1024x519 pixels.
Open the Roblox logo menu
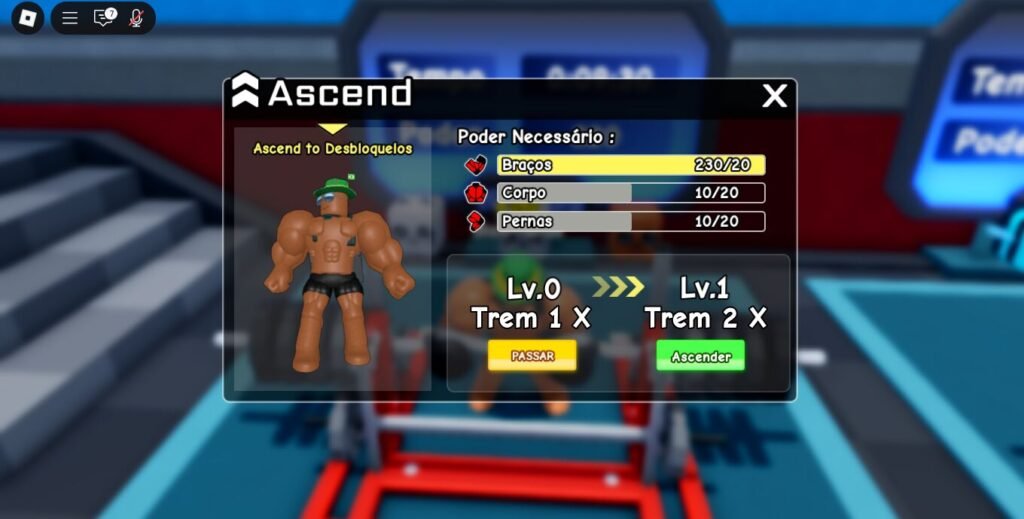[x=27, y=18]
